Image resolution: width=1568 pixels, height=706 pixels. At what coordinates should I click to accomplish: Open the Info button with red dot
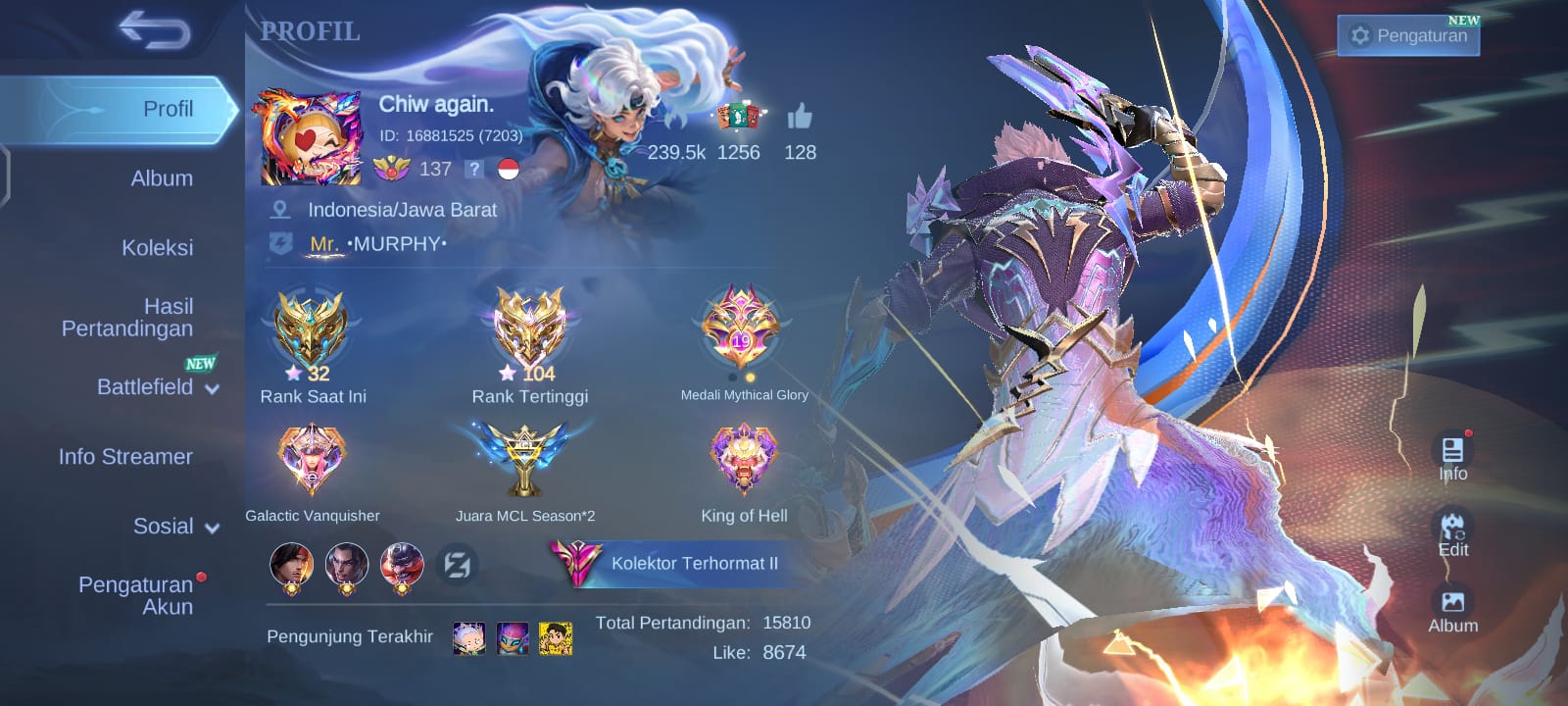[1452, 457]
